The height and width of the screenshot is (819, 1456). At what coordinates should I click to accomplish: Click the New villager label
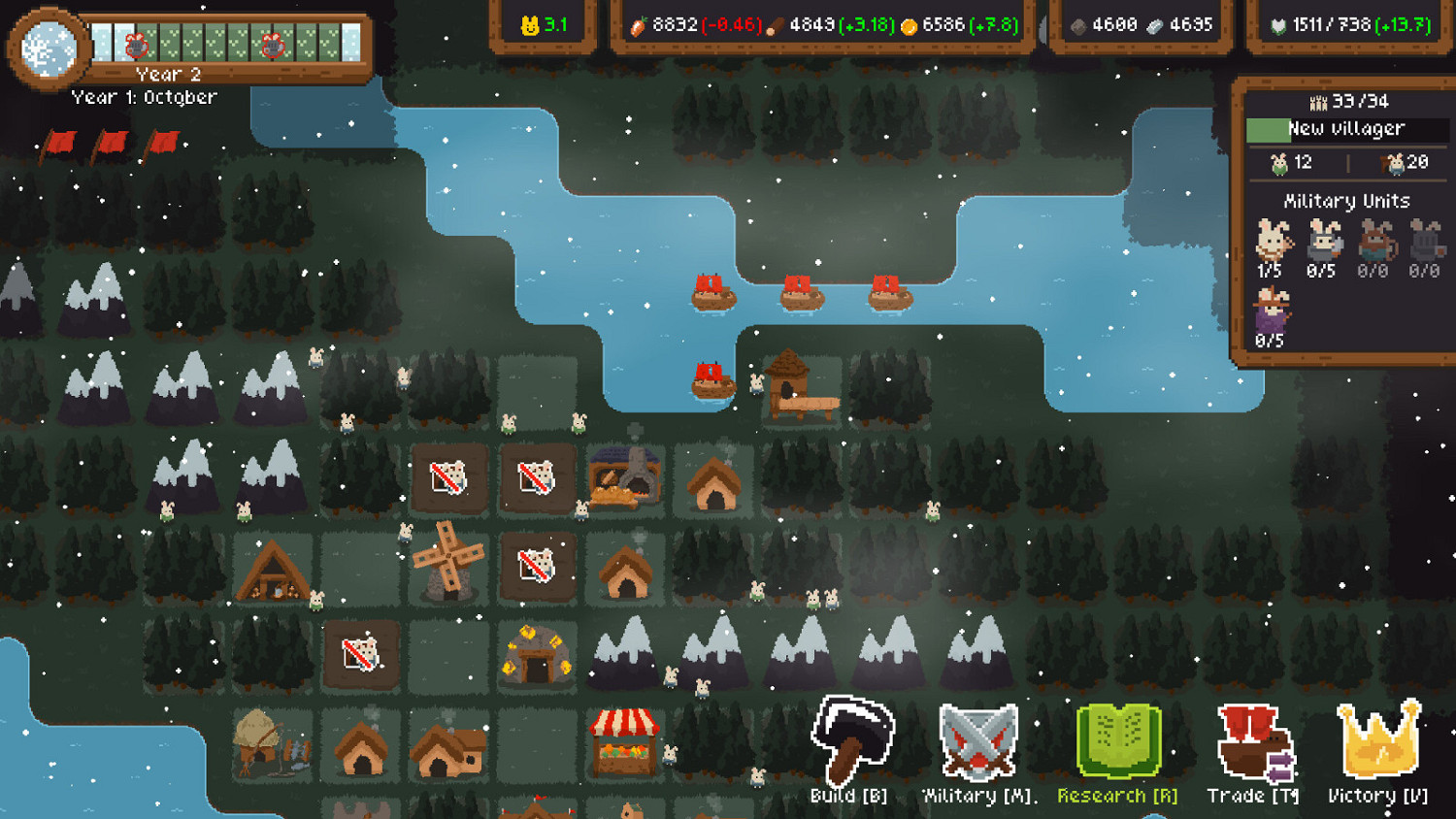[1345, 127]
